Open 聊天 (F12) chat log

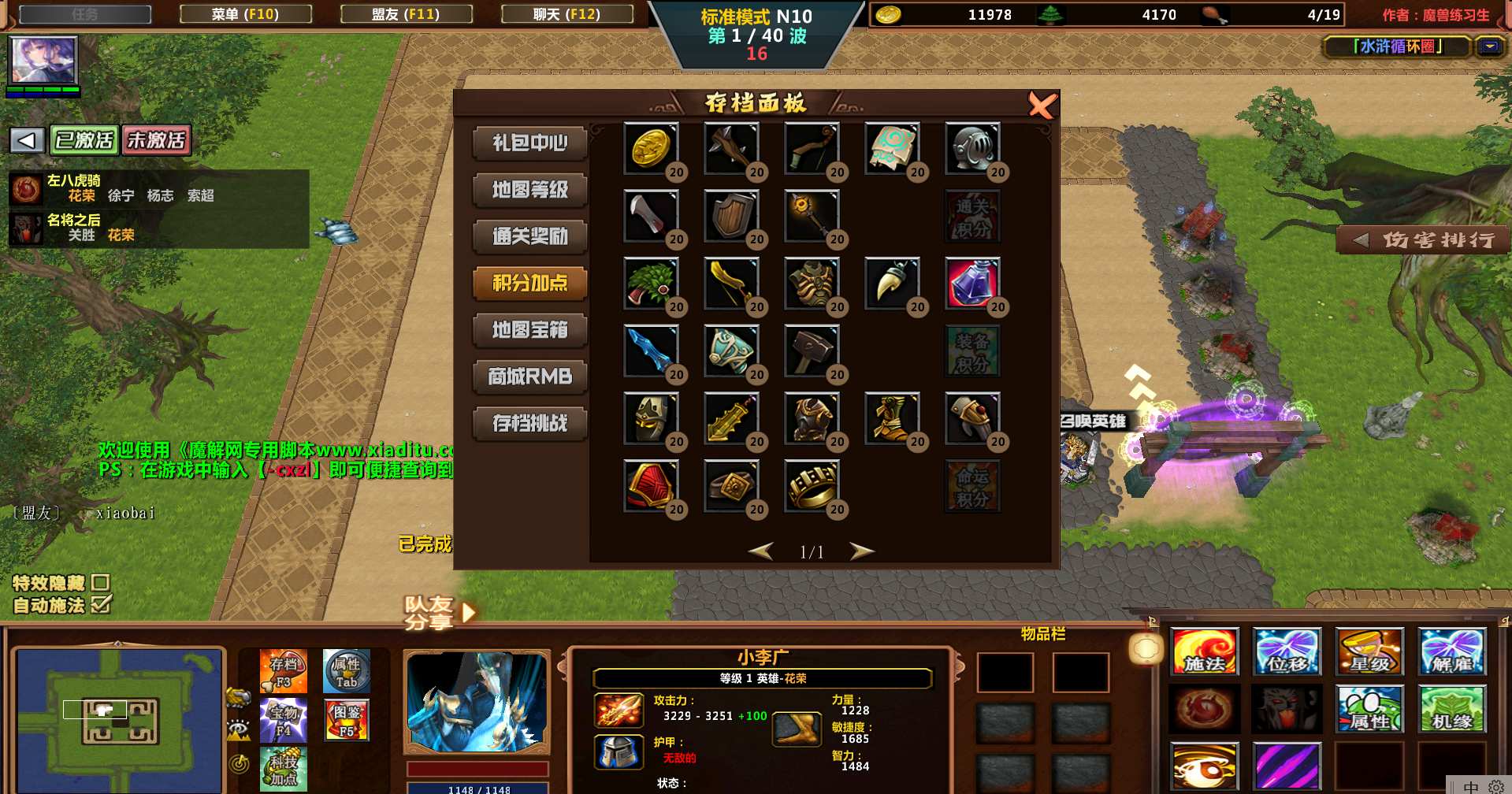click(x=567, y=14)
